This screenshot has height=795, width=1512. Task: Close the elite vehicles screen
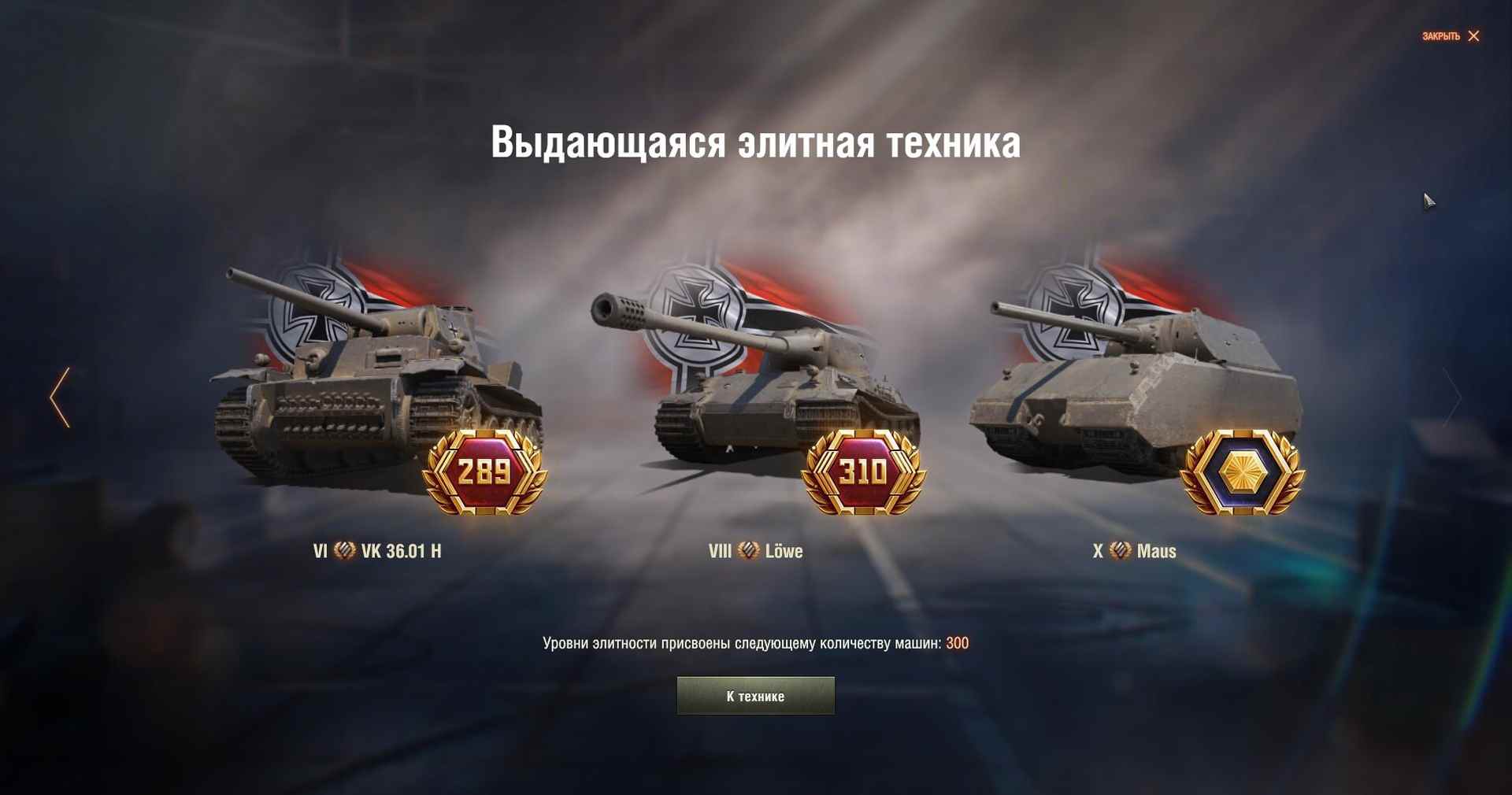click(x=1451, y=36)
